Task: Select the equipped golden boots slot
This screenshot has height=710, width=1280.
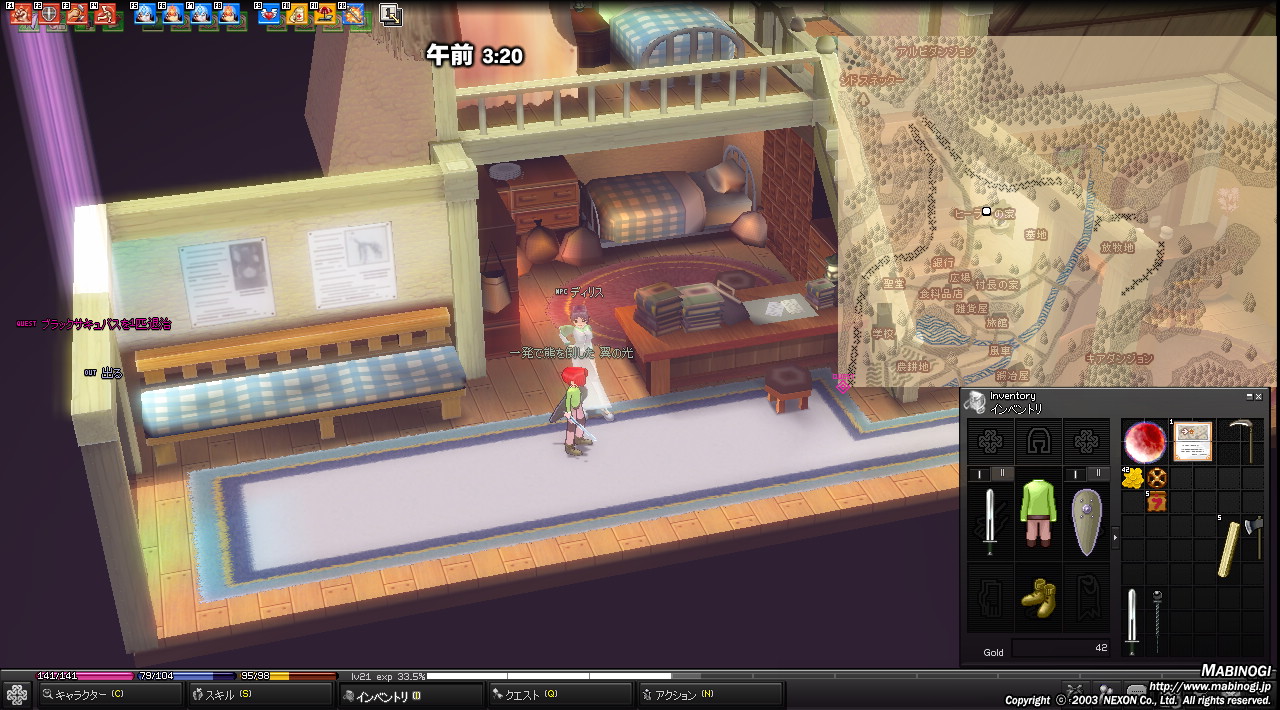Action: tap(1038, 596)
